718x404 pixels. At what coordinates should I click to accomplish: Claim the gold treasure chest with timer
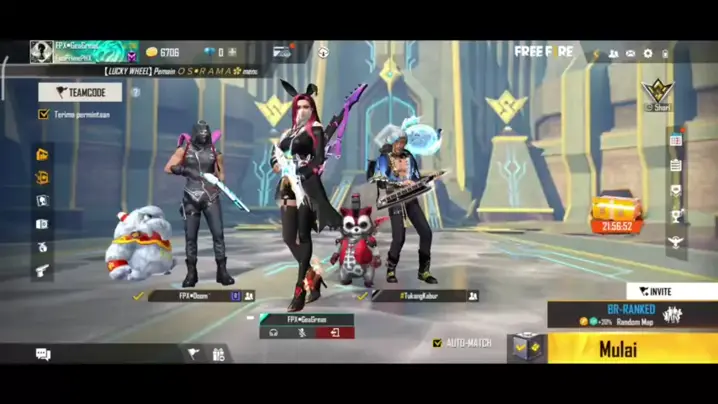click(616, 213)
